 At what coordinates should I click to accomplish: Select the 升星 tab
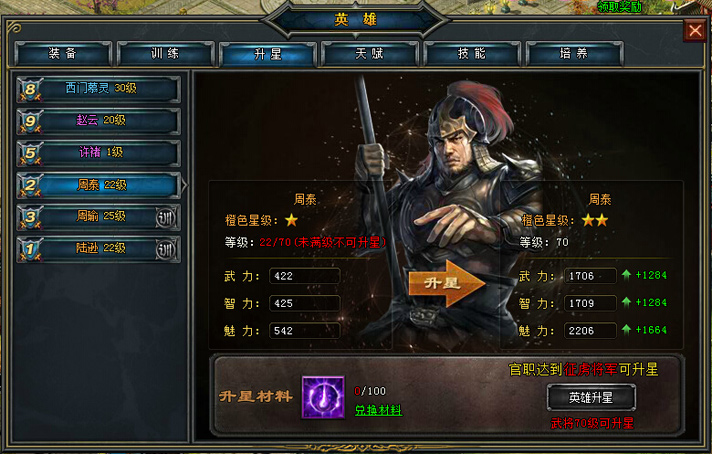(268, 53)
